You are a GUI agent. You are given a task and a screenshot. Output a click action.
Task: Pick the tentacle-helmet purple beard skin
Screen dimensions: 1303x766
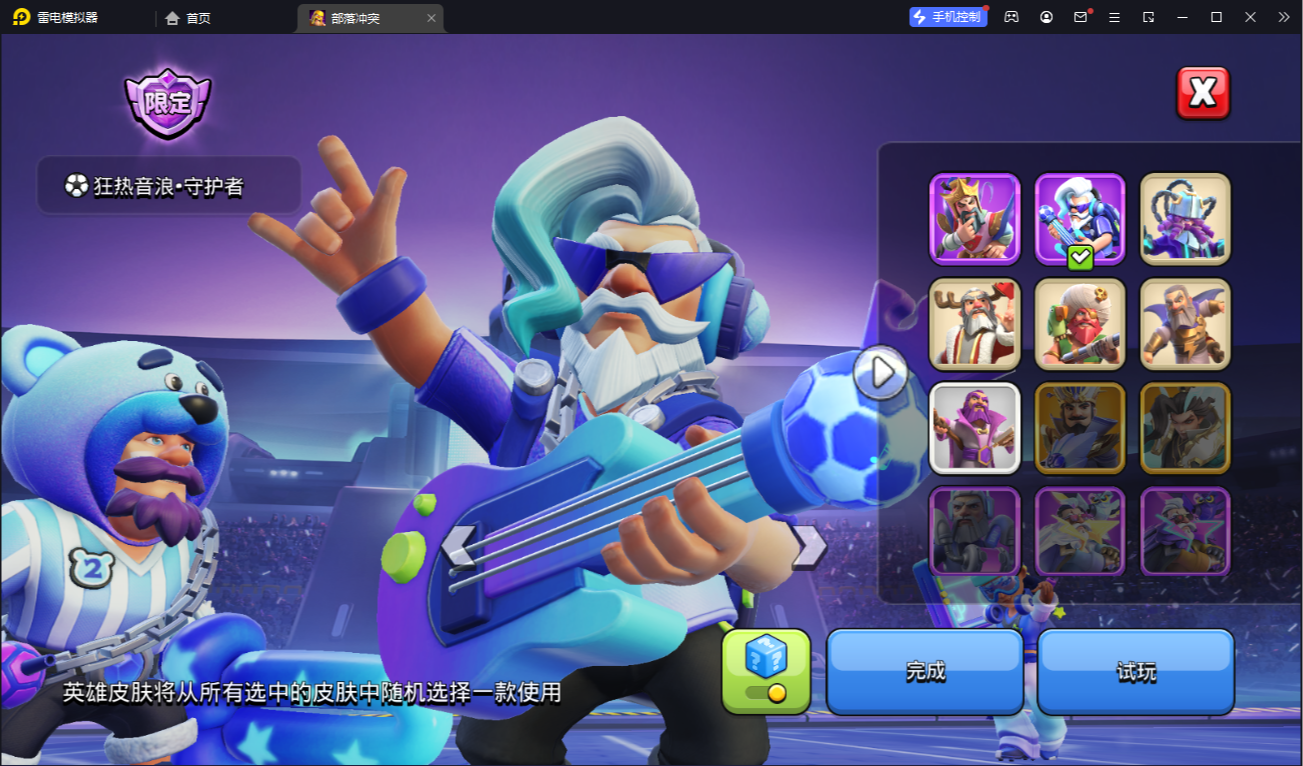pyautogui.click(x=1185, y=219)
